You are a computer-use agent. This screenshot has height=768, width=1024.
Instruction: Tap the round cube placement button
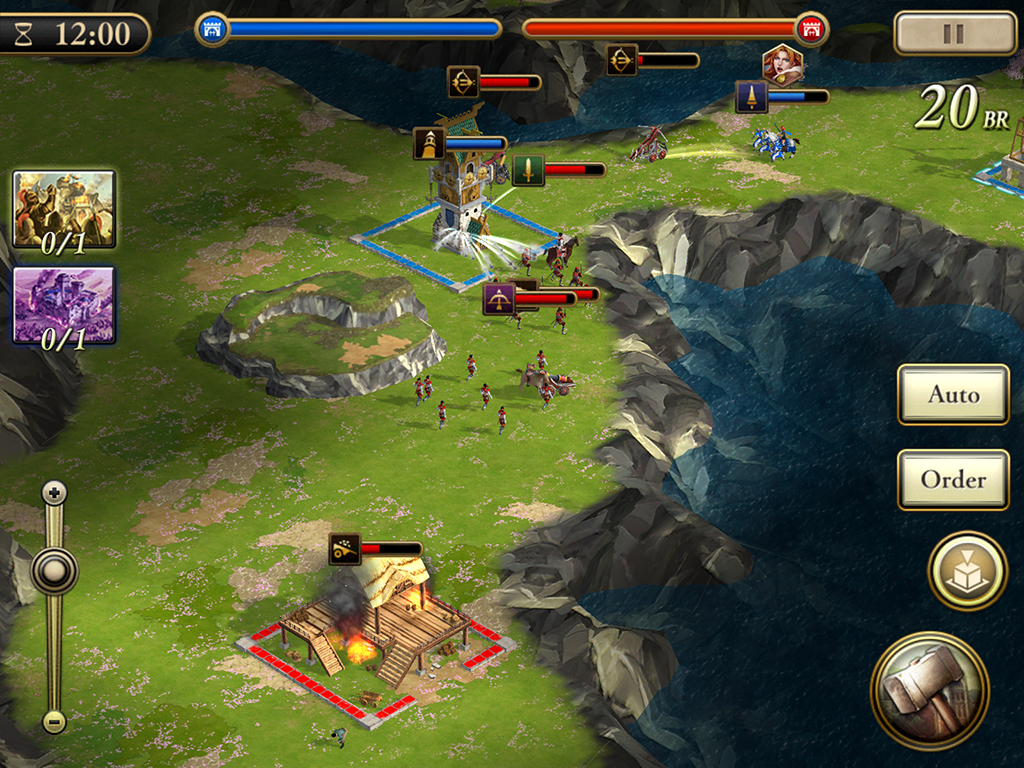pyautogui.click(x=967, y=570)
